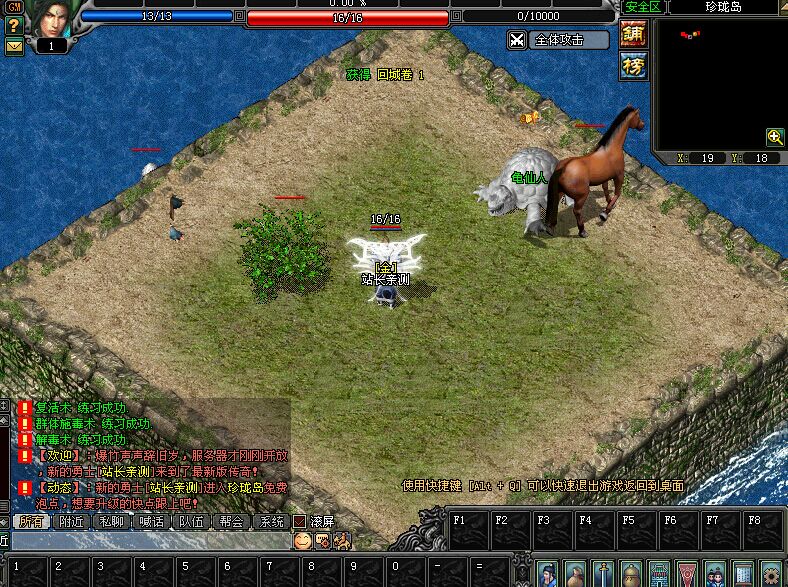788x587 pixels.
Task: Open the 榜 ranking button
Action: pos(634,66)
